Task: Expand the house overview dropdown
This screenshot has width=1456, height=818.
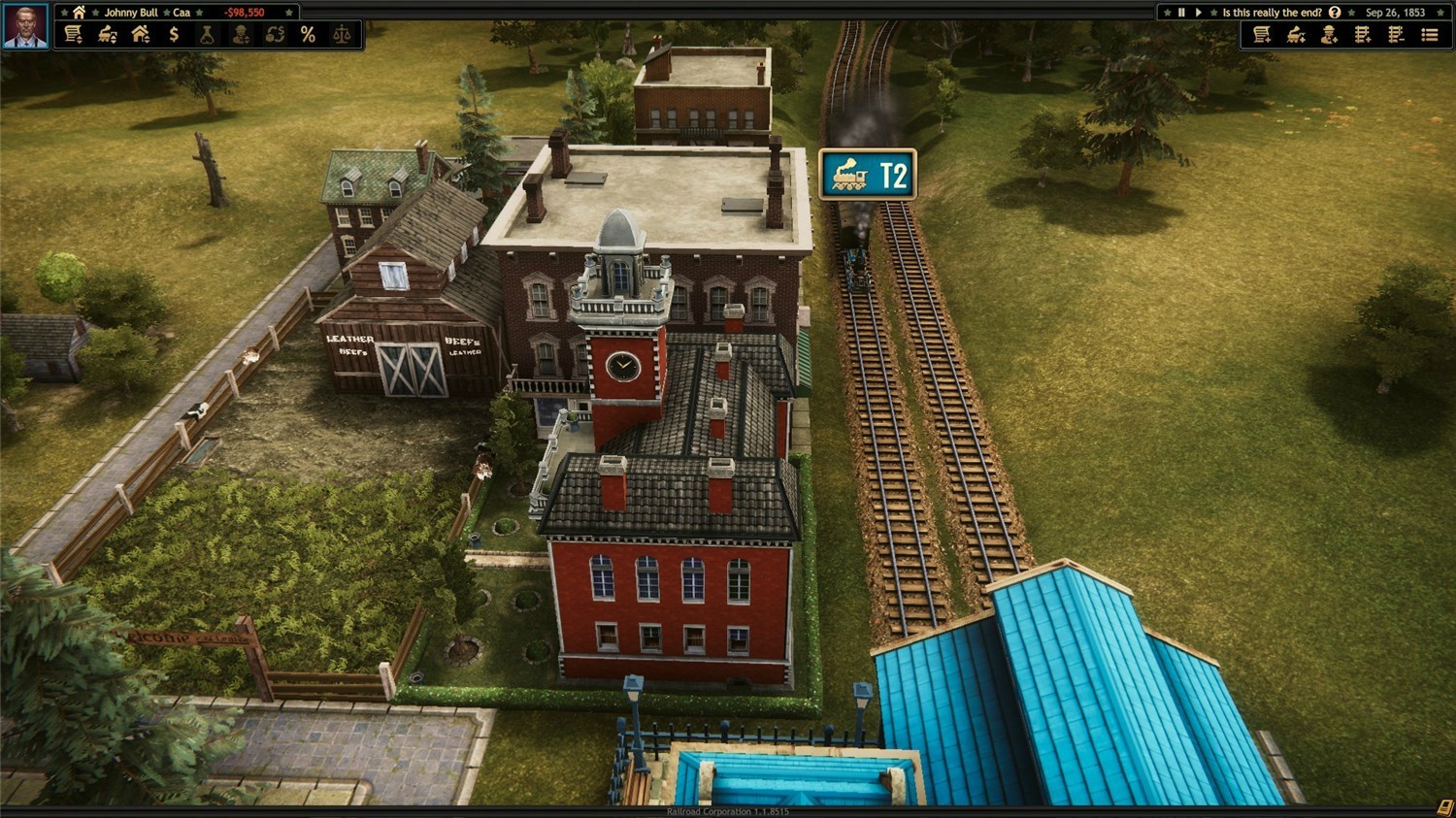Action: coord(149,40)
